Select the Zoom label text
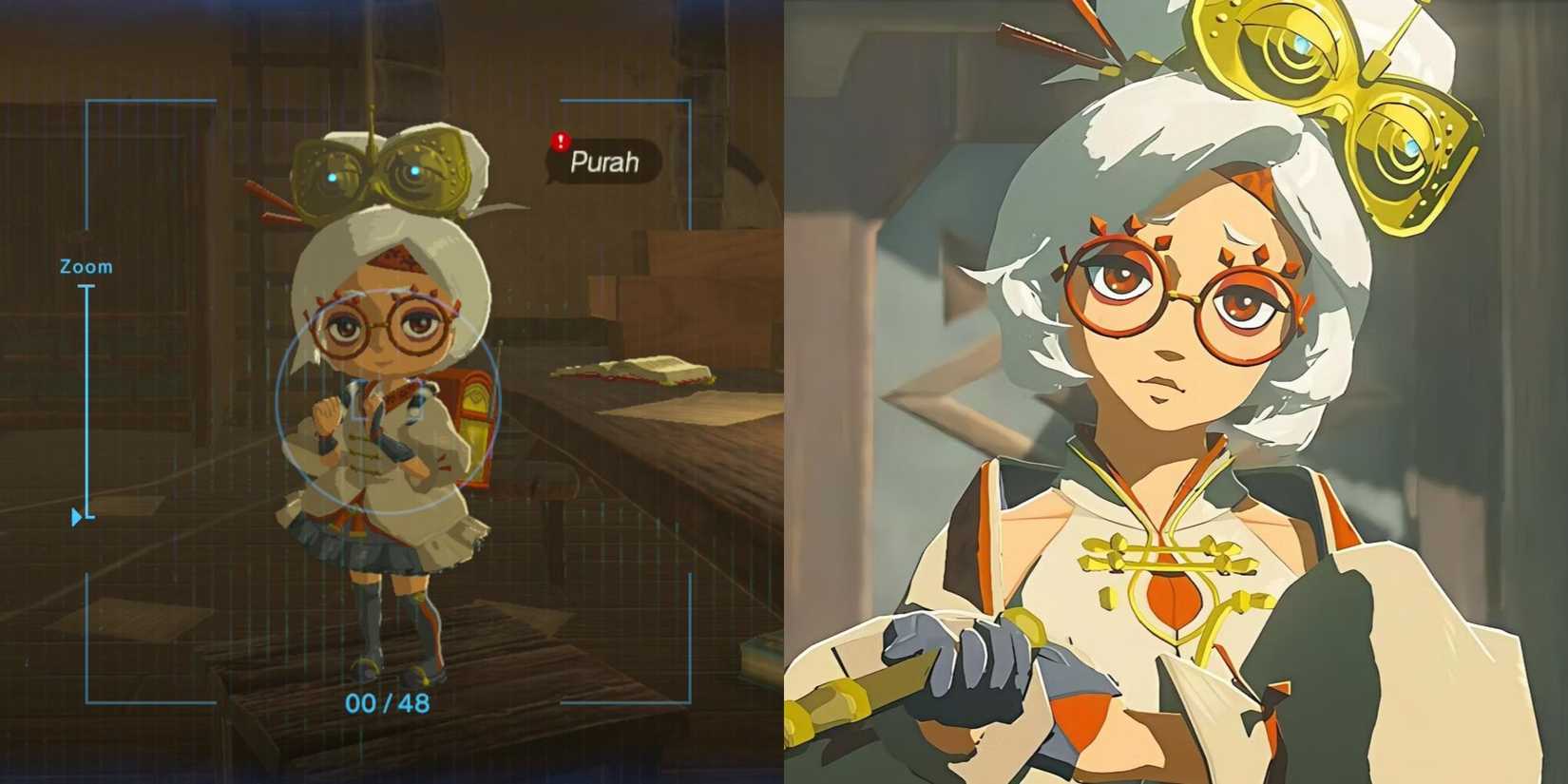The image size is (1568, 784). pos(87,266)
